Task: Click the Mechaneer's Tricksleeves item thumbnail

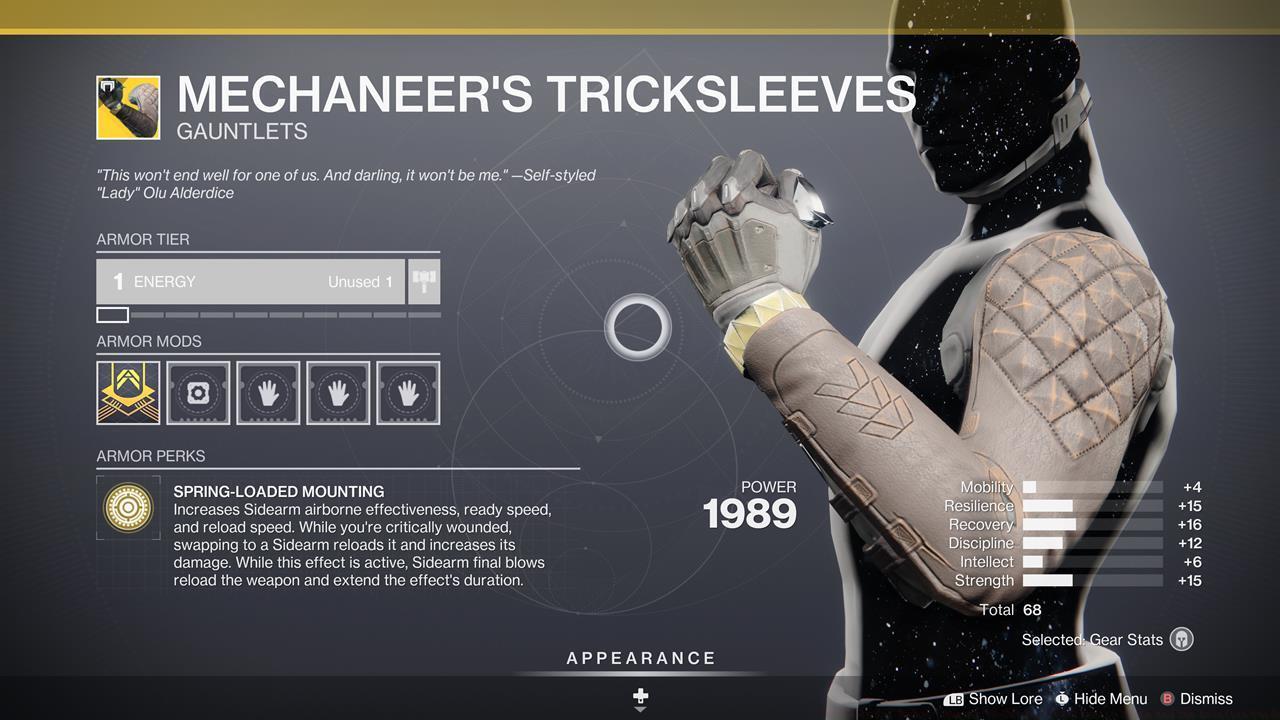Action: click(128, 106)
